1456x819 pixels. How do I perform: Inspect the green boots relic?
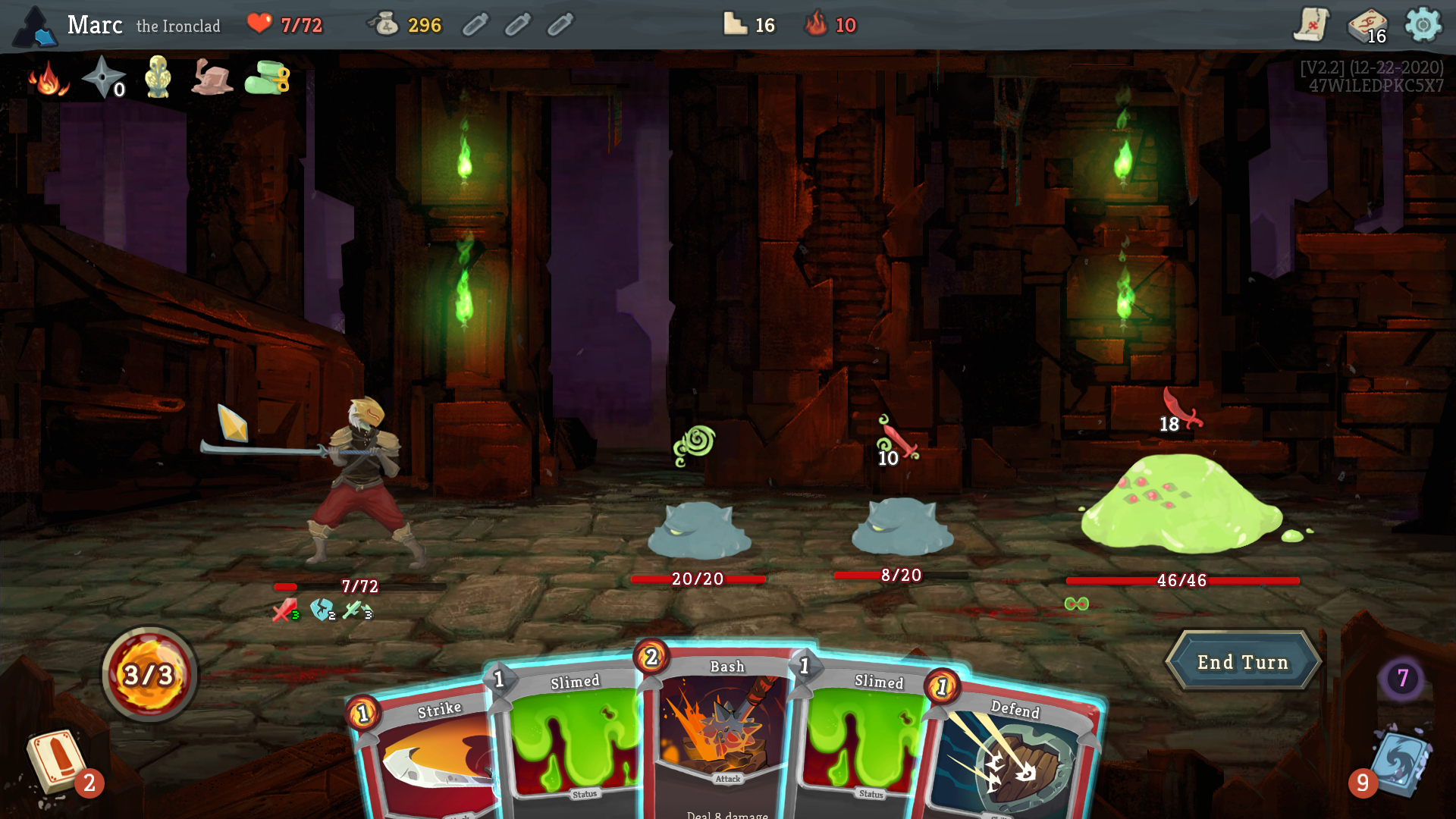click(267, 77)
